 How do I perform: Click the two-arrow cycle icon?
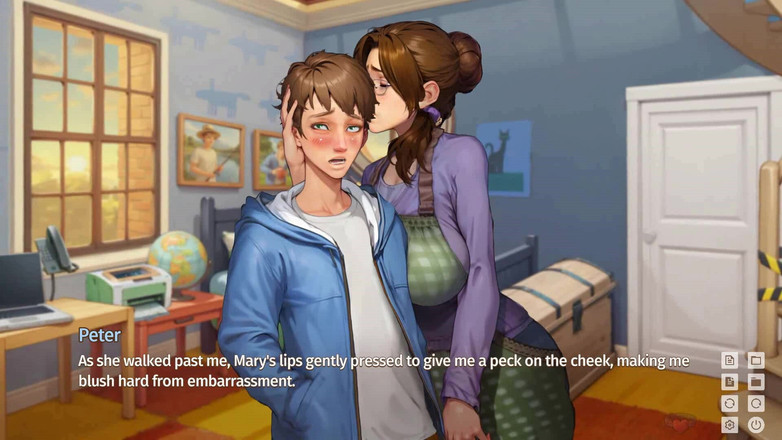click(730, 404)
